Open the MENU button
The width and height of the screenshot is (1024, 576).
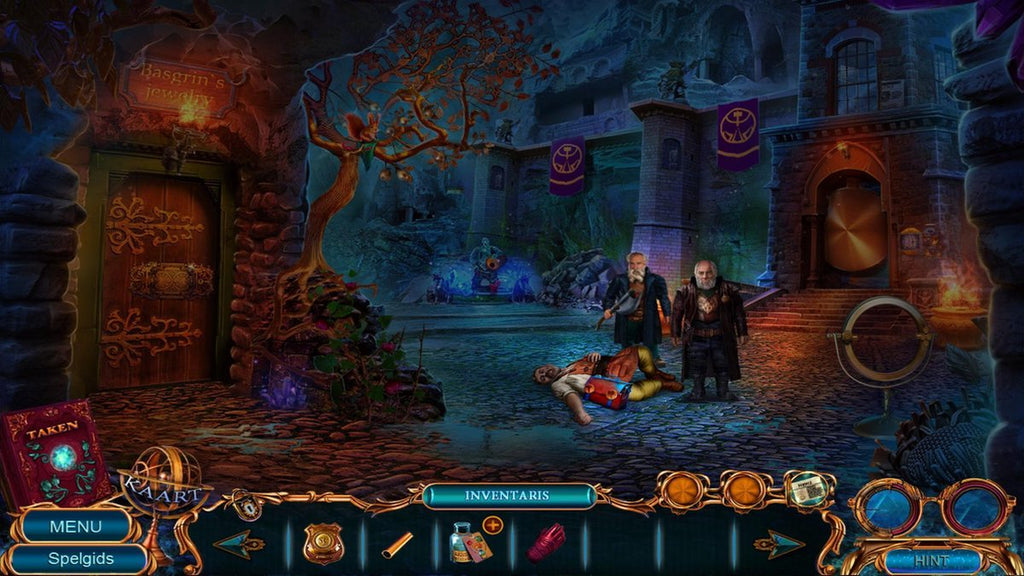pos(76,526)
